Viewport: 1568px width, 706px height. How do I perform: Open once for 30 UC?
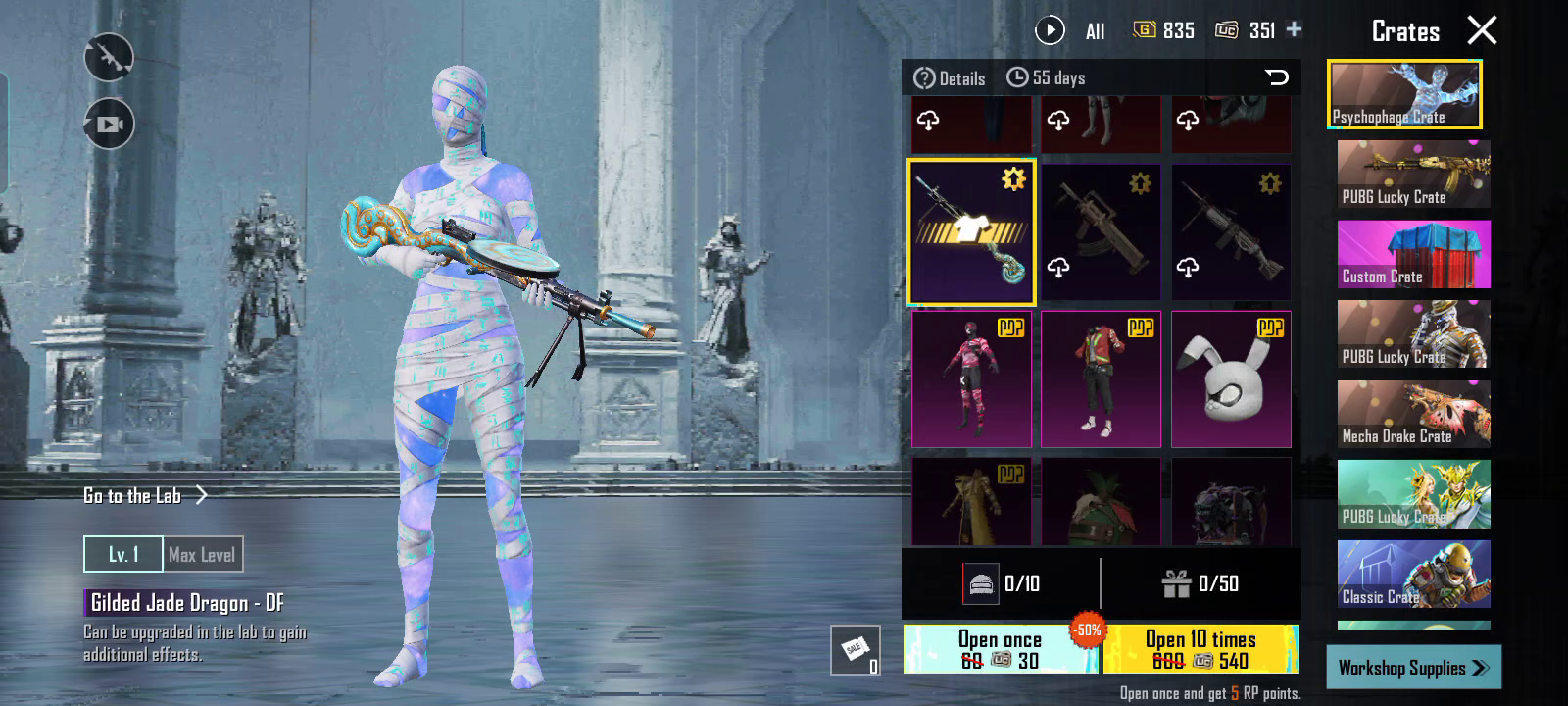[x=1000, y=649]
